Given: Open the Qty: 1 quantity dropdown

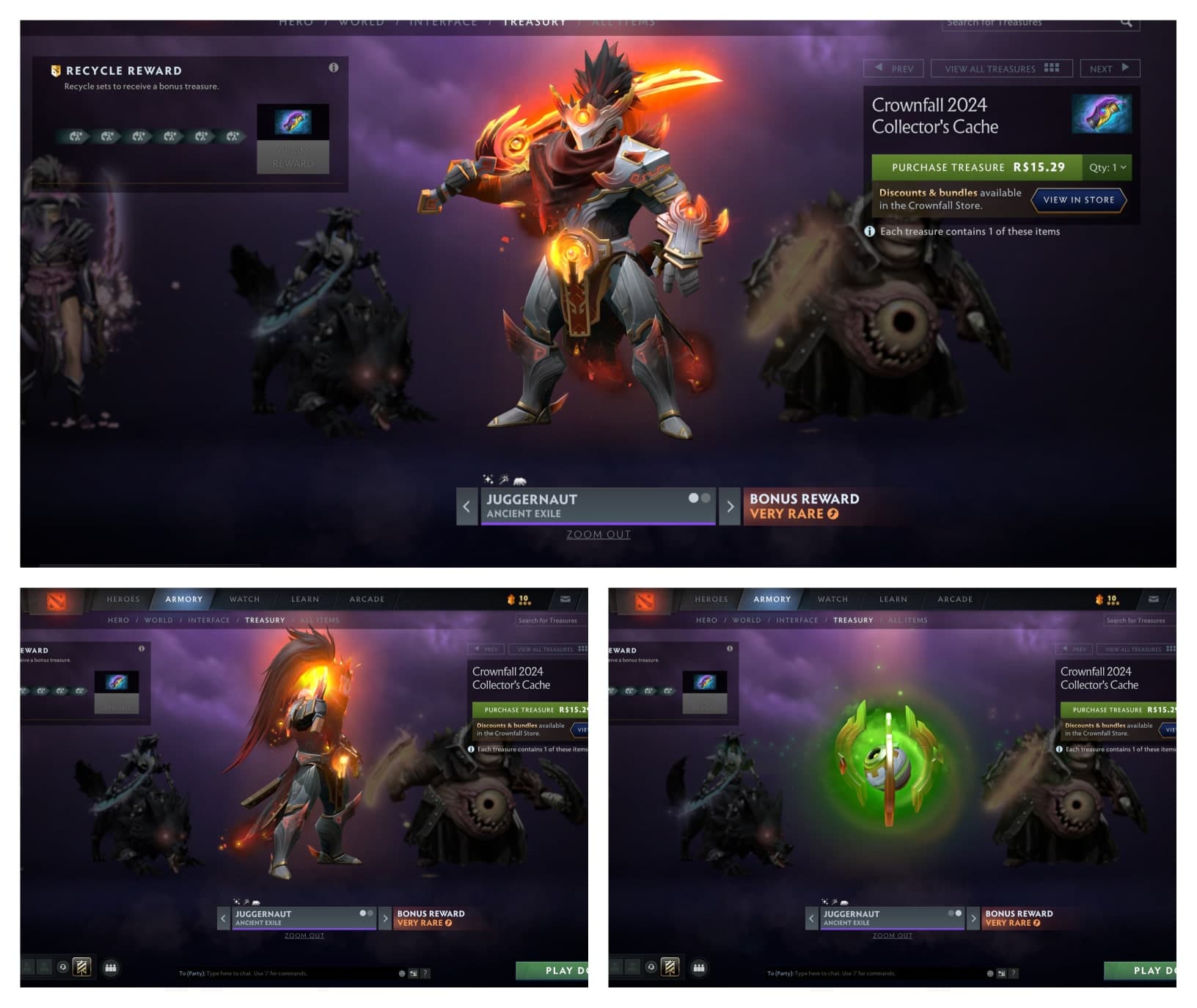Looking at the screenshot, I should pyautogui.click(x=1106, y=167).
